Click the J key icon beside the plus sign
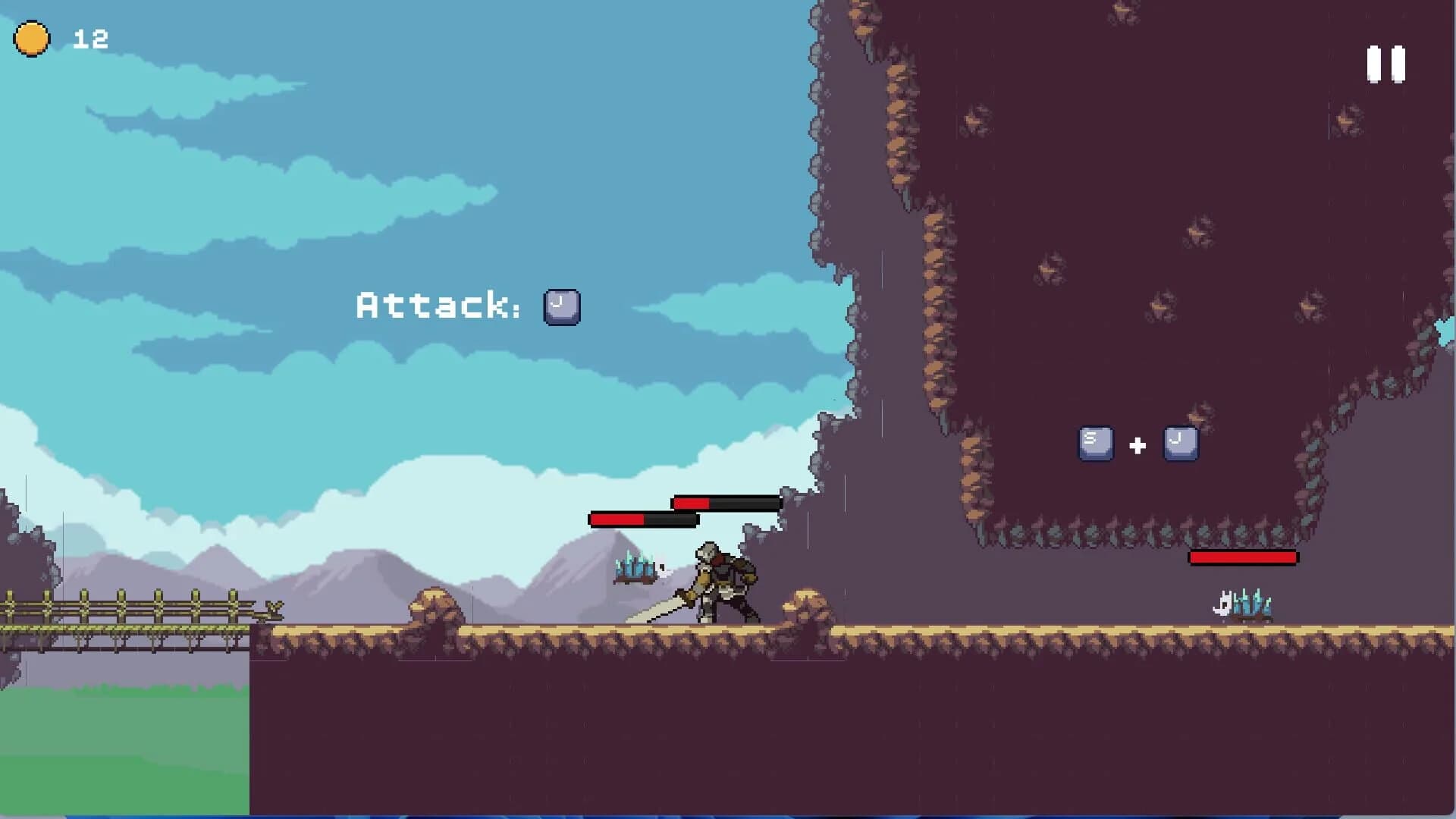1456x819 pixels. coord(1180,442)
